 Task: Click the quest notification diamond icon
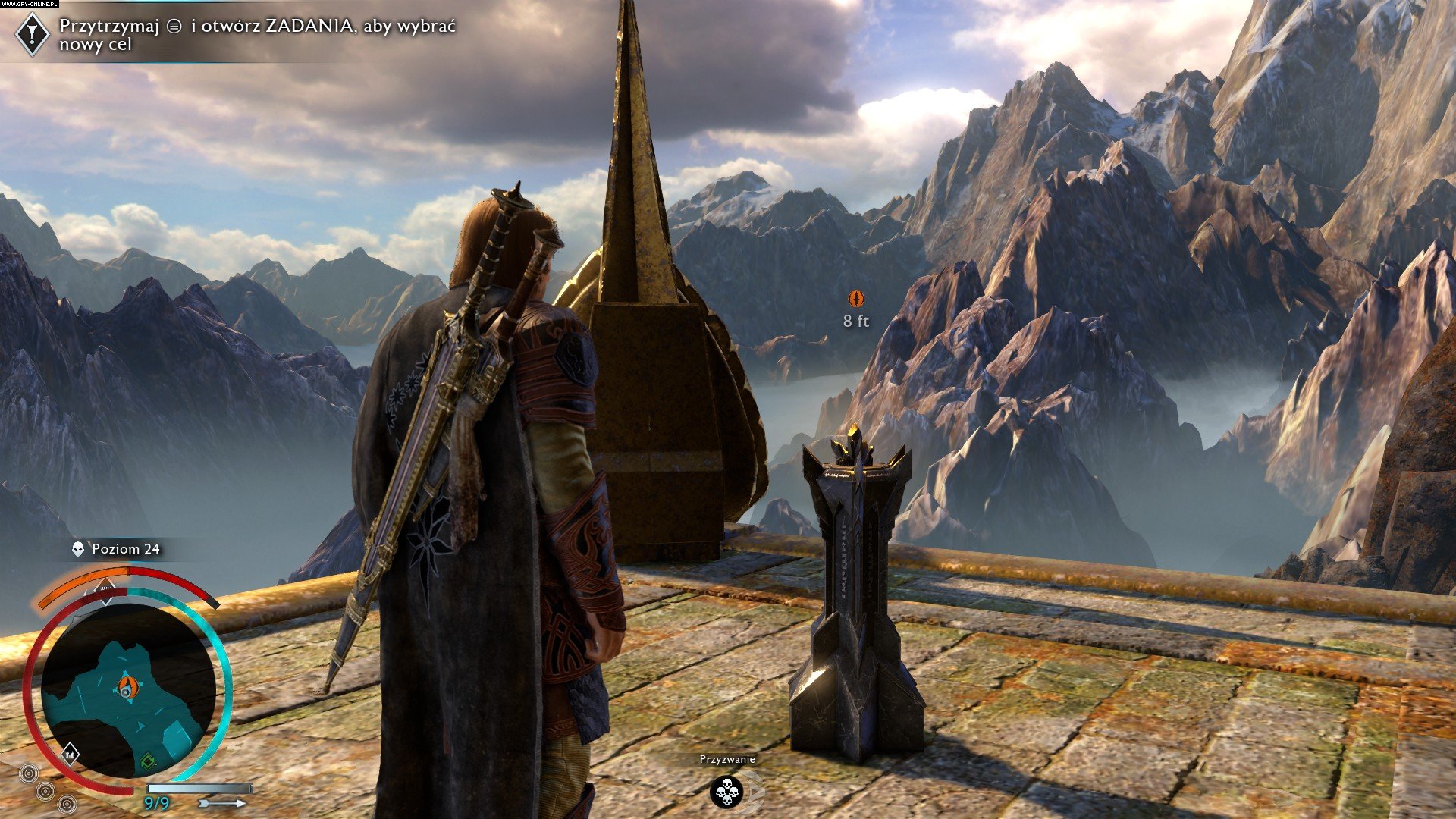click(33, 34)
